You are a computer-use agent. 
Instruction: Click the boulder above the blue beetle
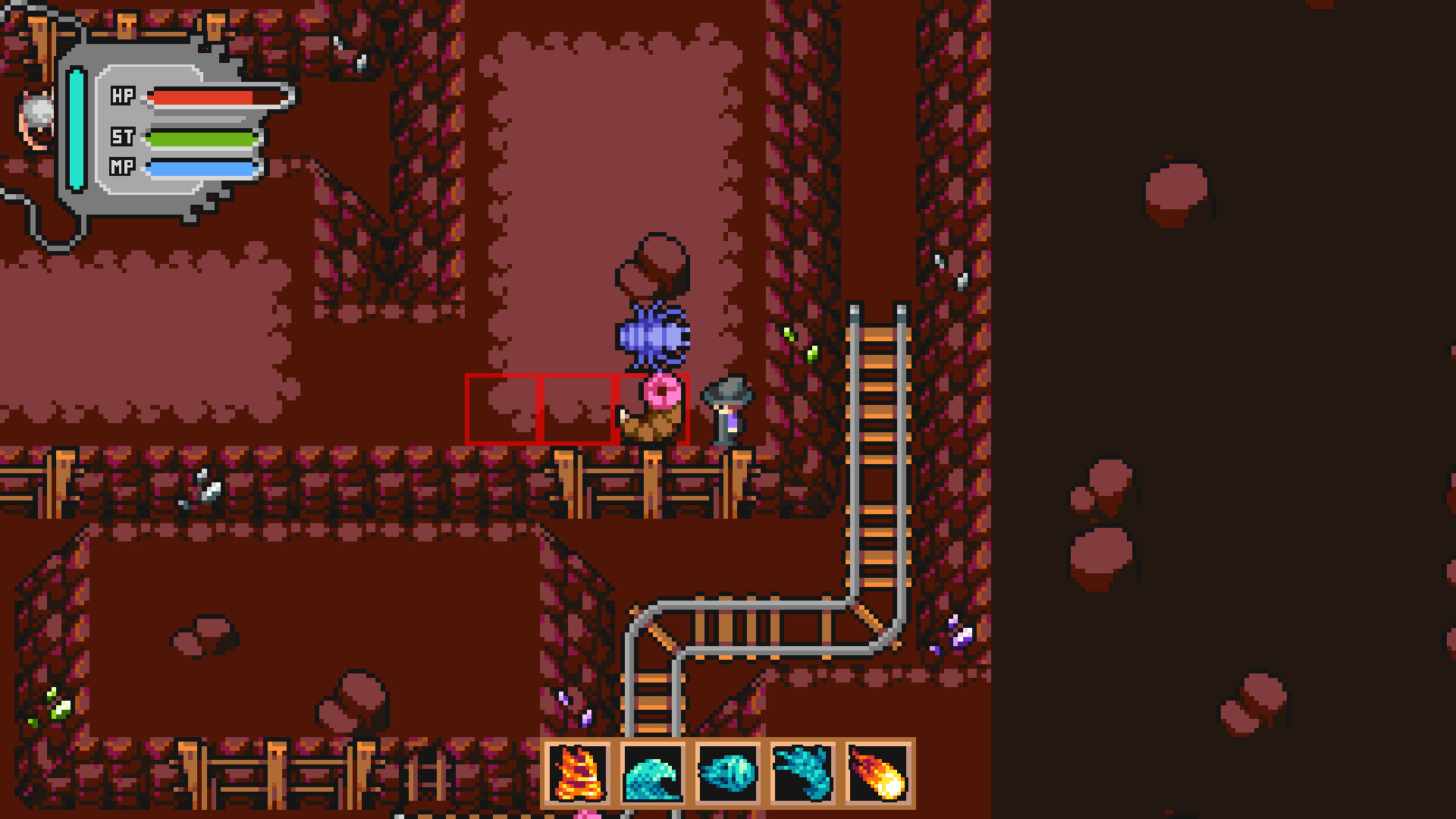click(x=652, y=262)
